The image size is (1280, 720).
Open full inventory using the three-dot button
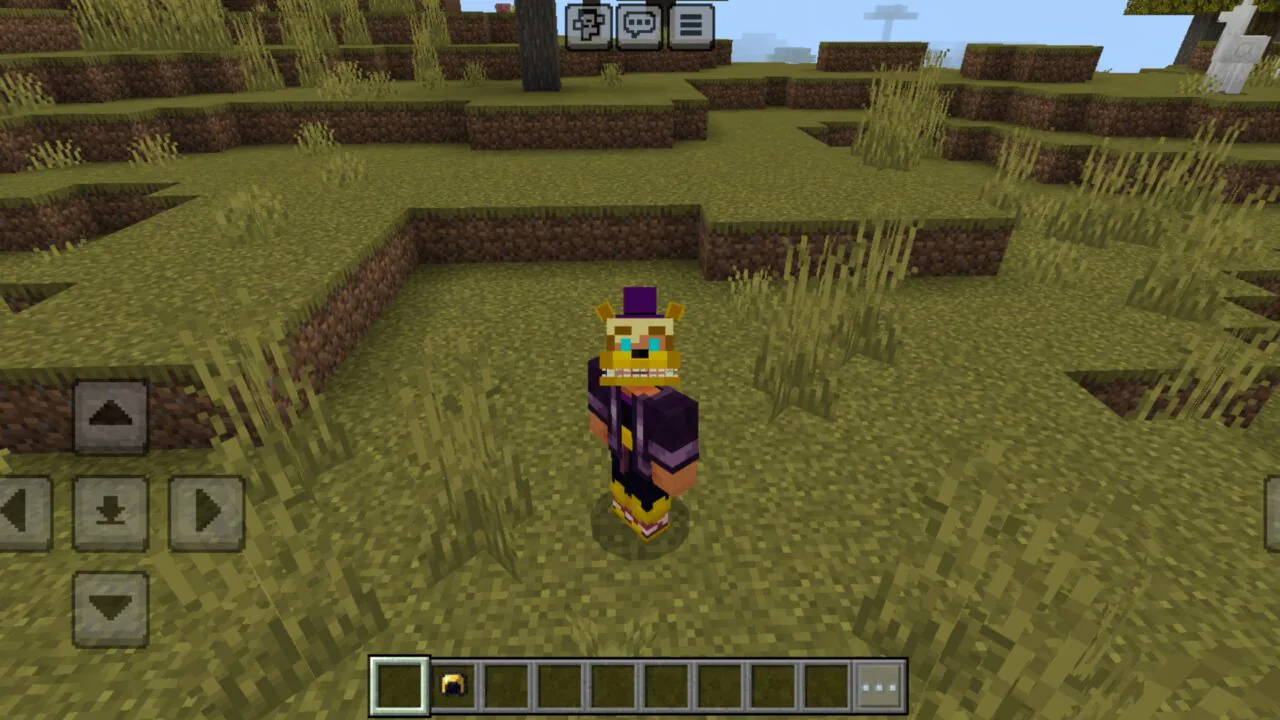pos(878,687)
